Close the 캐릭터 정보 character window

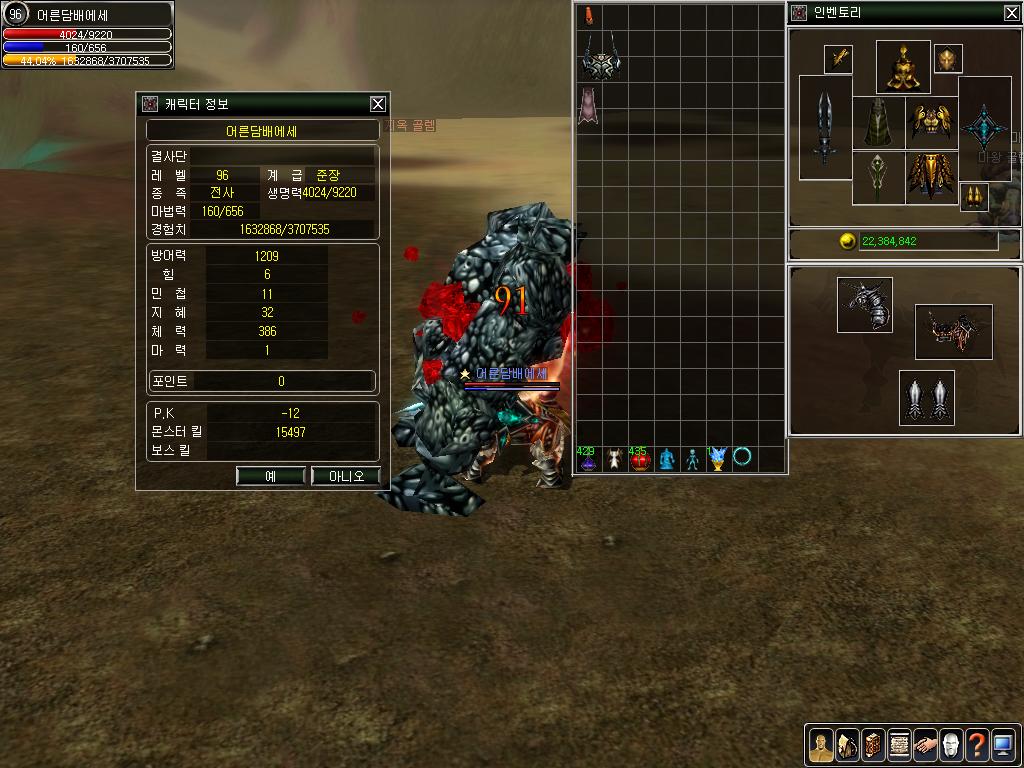(x=377, y=103)
